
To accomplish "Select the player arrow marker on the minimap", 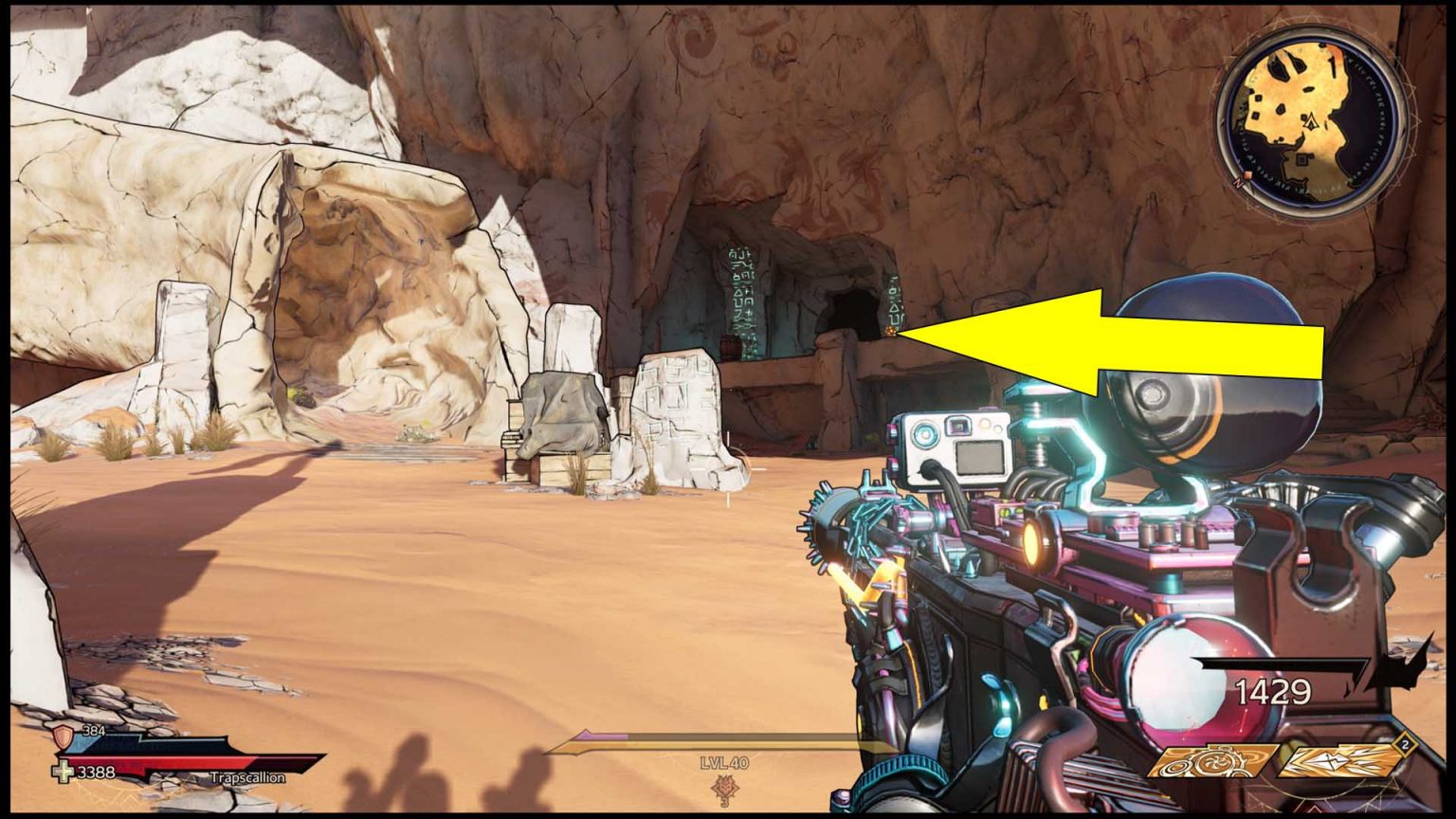I will coord(1311,121).
